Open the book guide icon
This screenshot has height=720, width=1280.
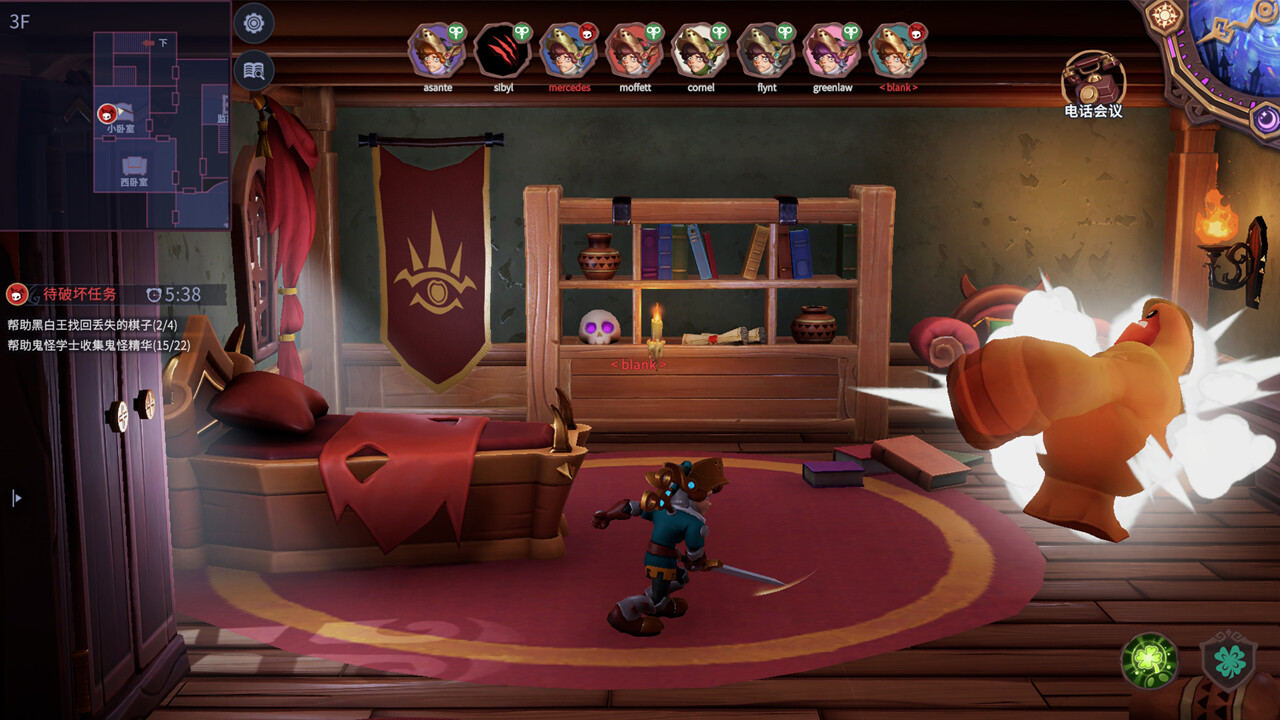click(254, 70)
